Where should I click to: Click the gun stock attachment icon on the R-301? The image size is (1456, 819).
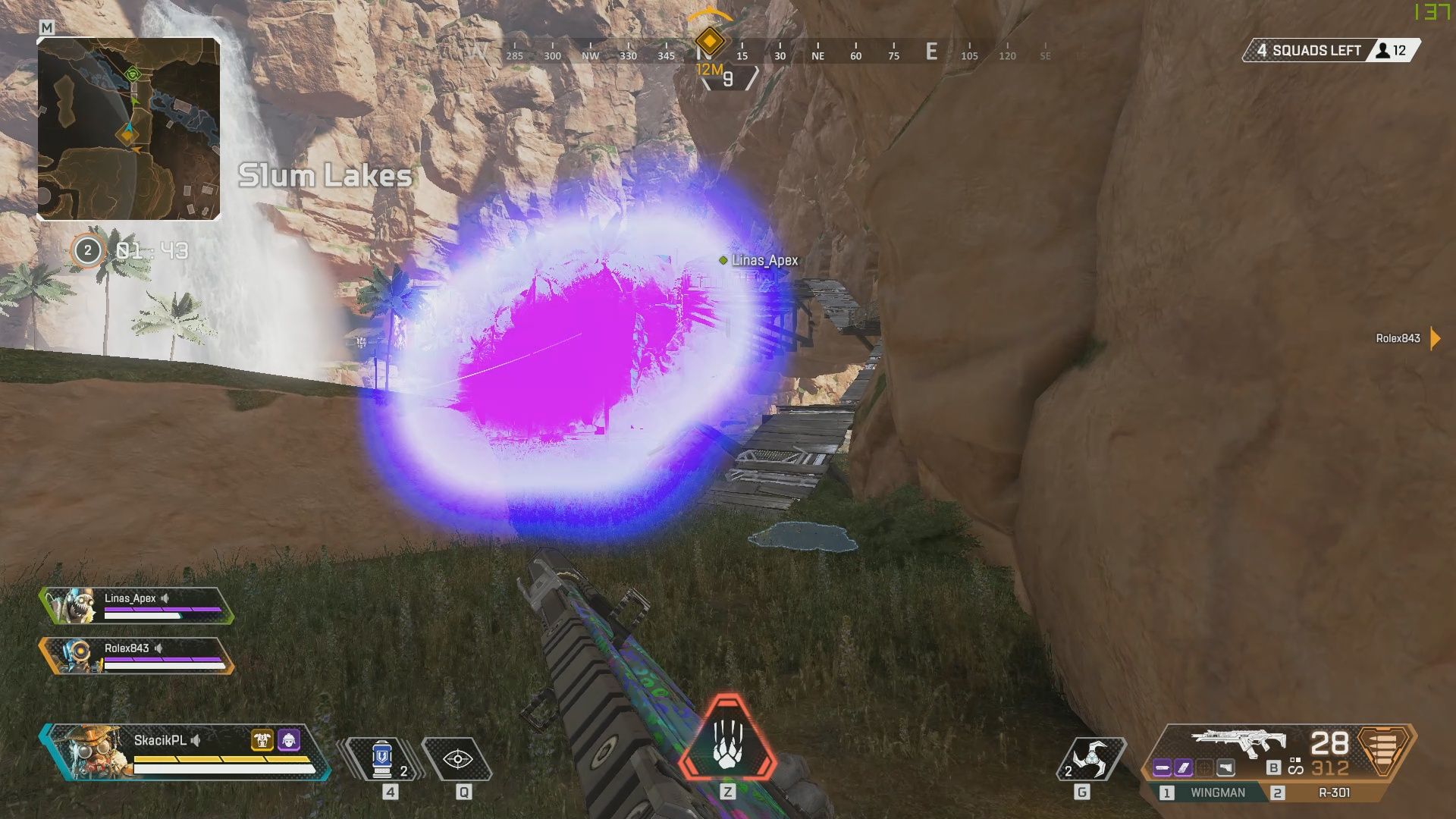(x=1225, y=767)
